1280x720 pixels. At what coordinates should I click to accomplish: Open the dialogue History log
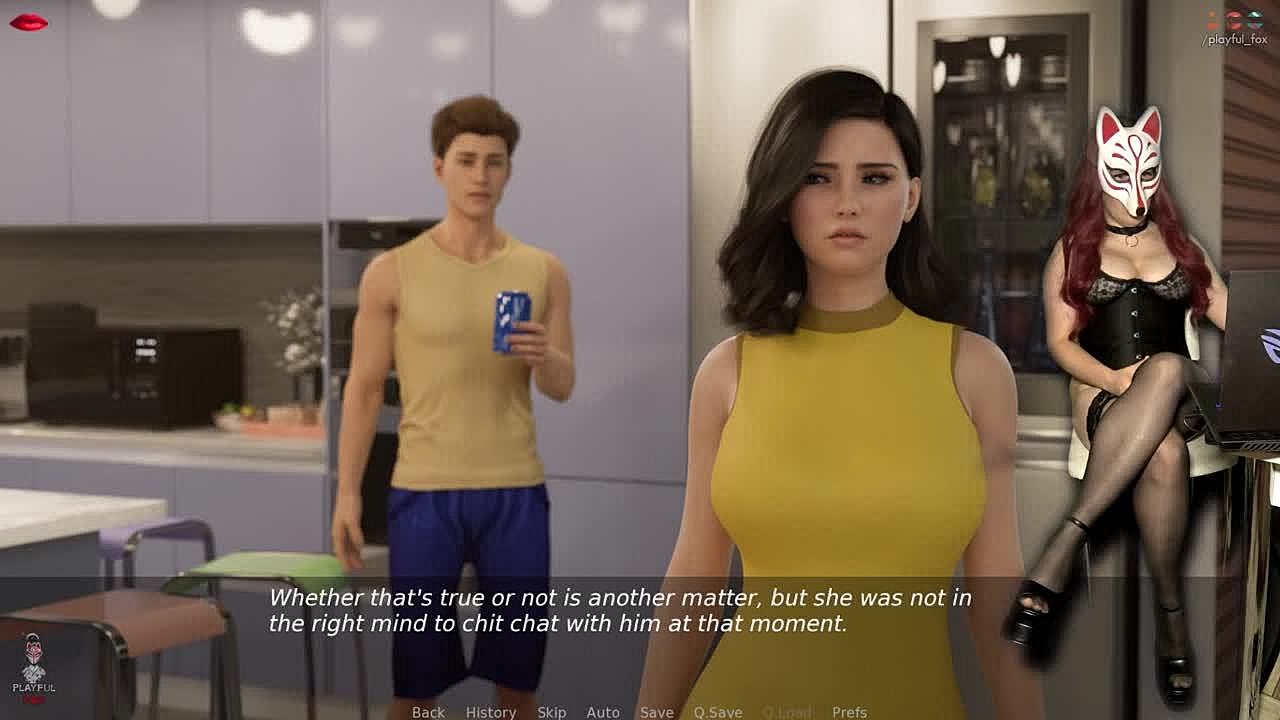(490, 712)
